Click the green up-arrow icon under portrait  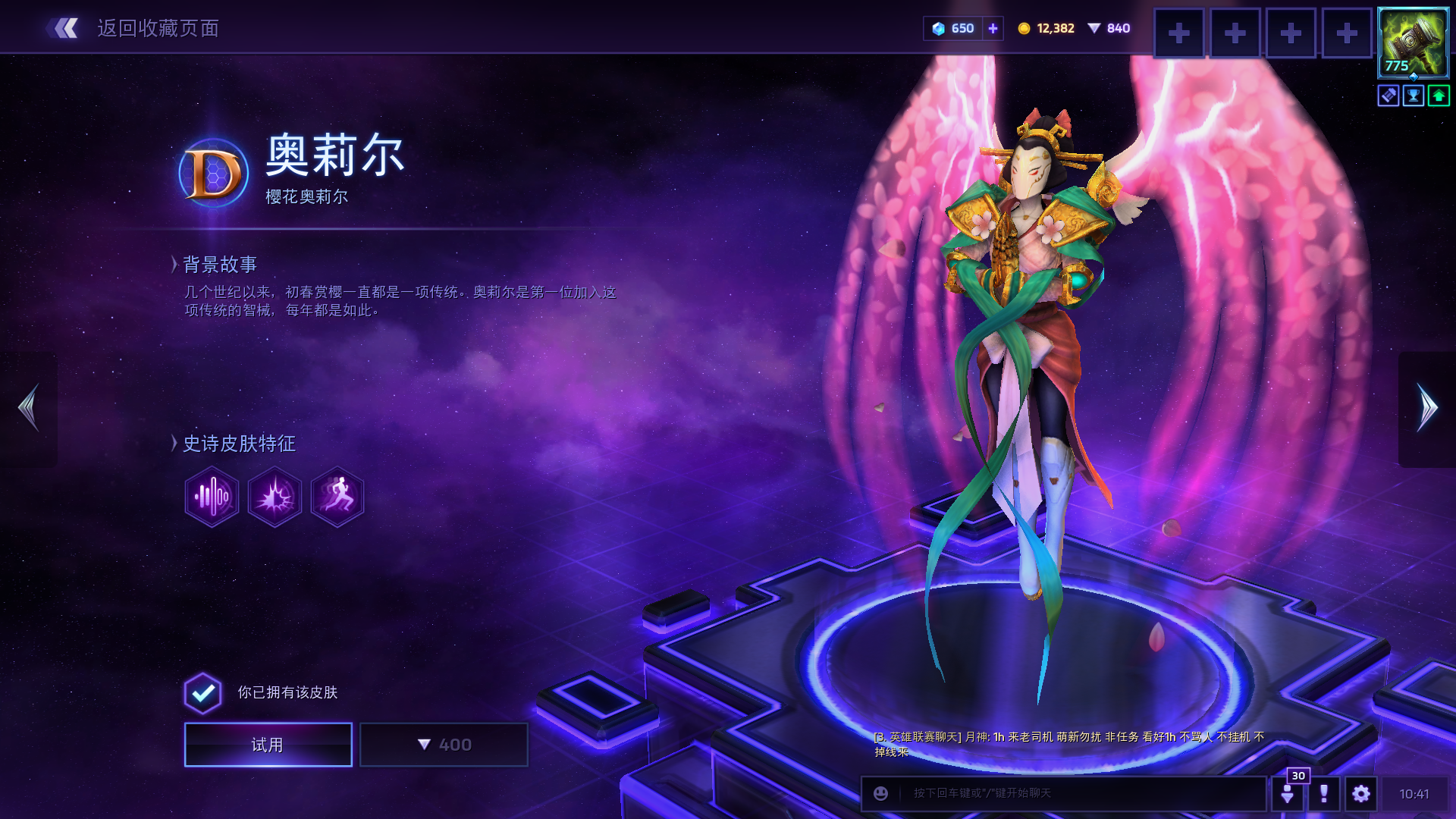tap(1439, 96)
